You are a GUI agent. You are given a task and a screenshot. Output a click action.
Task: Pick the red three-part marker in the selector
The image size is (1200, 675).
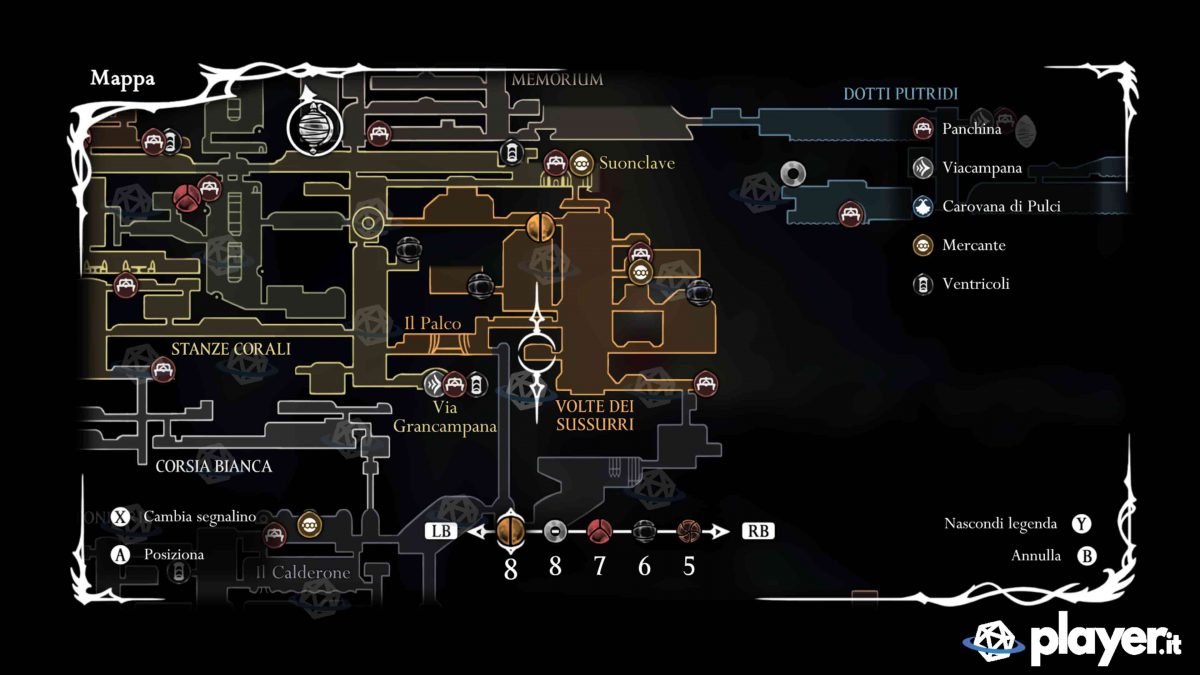coord(599,531)
